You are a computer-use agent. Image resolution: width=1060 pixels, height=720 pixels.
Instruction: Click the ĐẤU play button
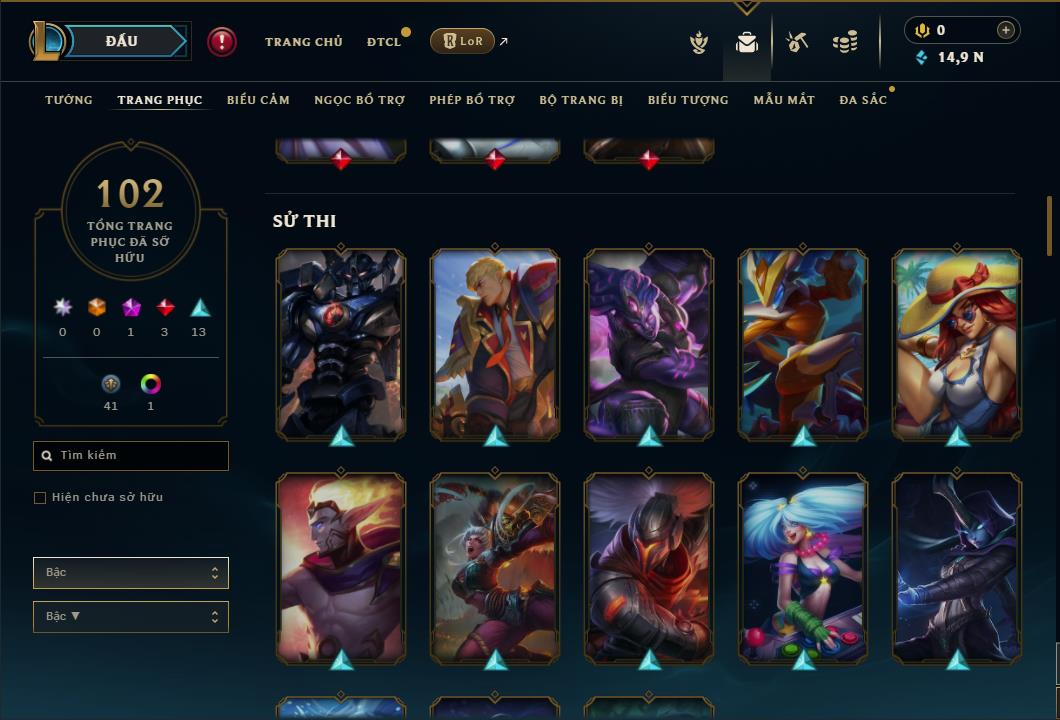pyautogui.click(x=121, y=41)
